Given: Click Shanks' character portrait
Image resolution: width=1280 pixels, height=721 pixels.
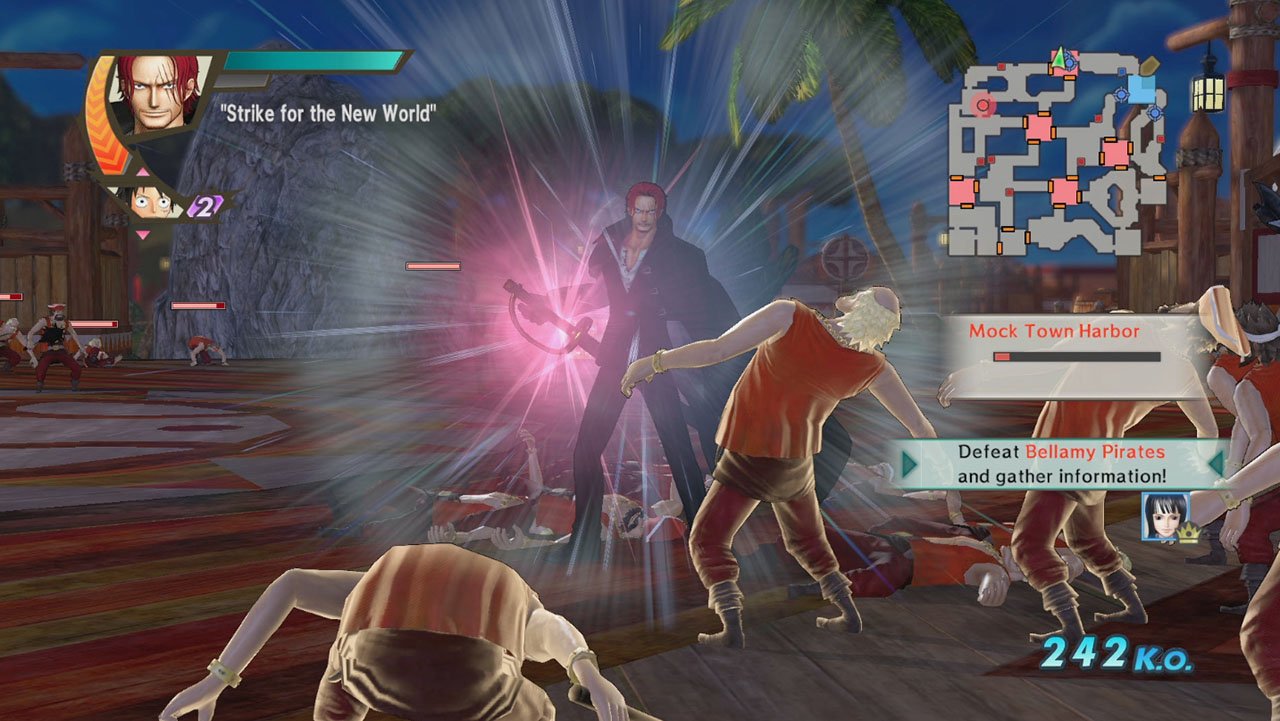Looking at the screenshot, I should [x=160, y=95].
